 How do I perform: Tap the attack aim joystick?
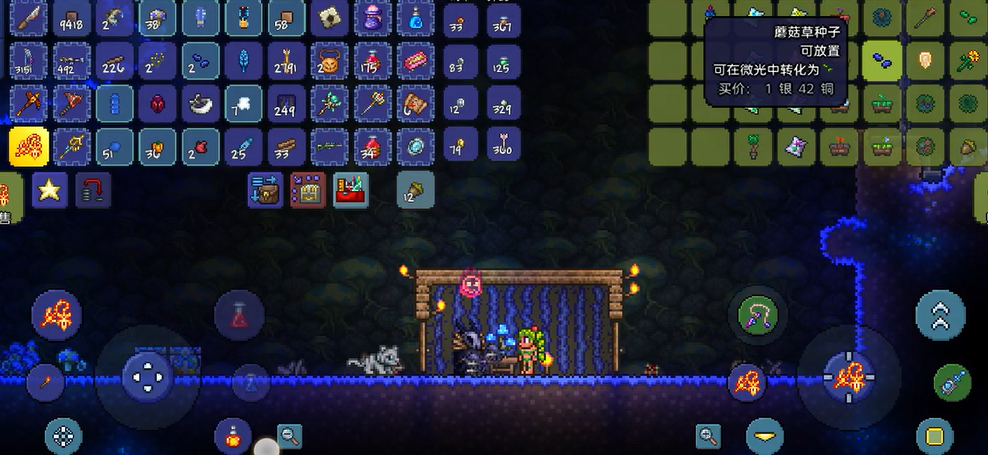(x=848, y=377)
